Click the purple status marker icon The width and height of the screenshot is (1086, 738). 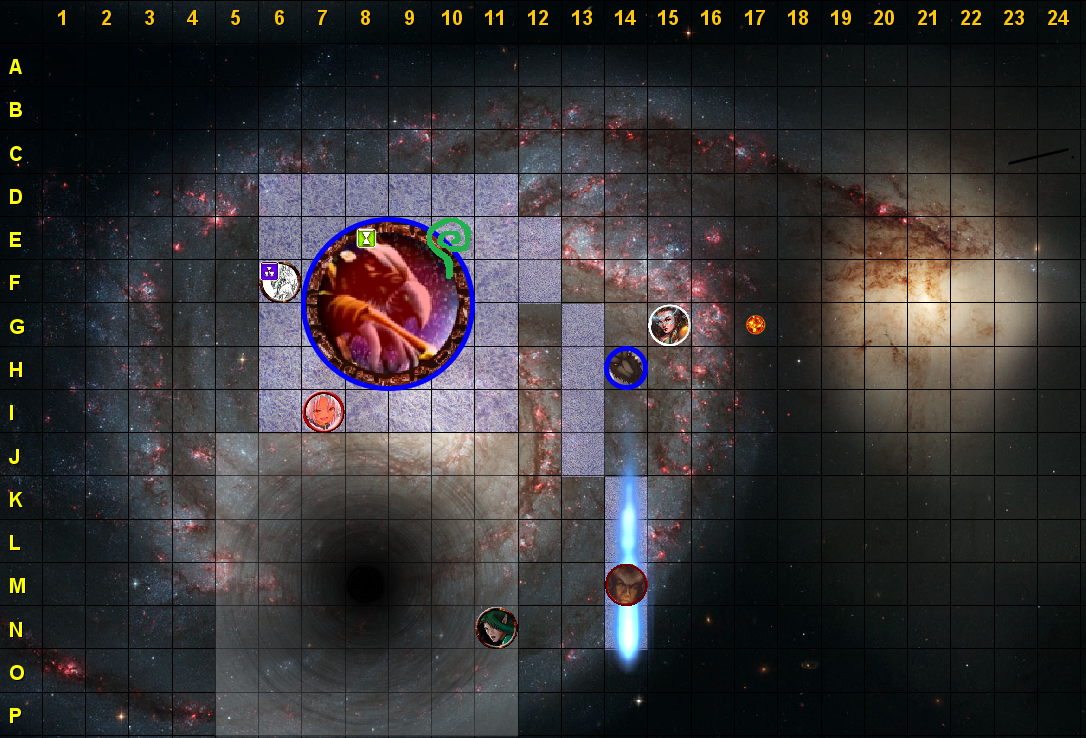click(x=268, y=270)
